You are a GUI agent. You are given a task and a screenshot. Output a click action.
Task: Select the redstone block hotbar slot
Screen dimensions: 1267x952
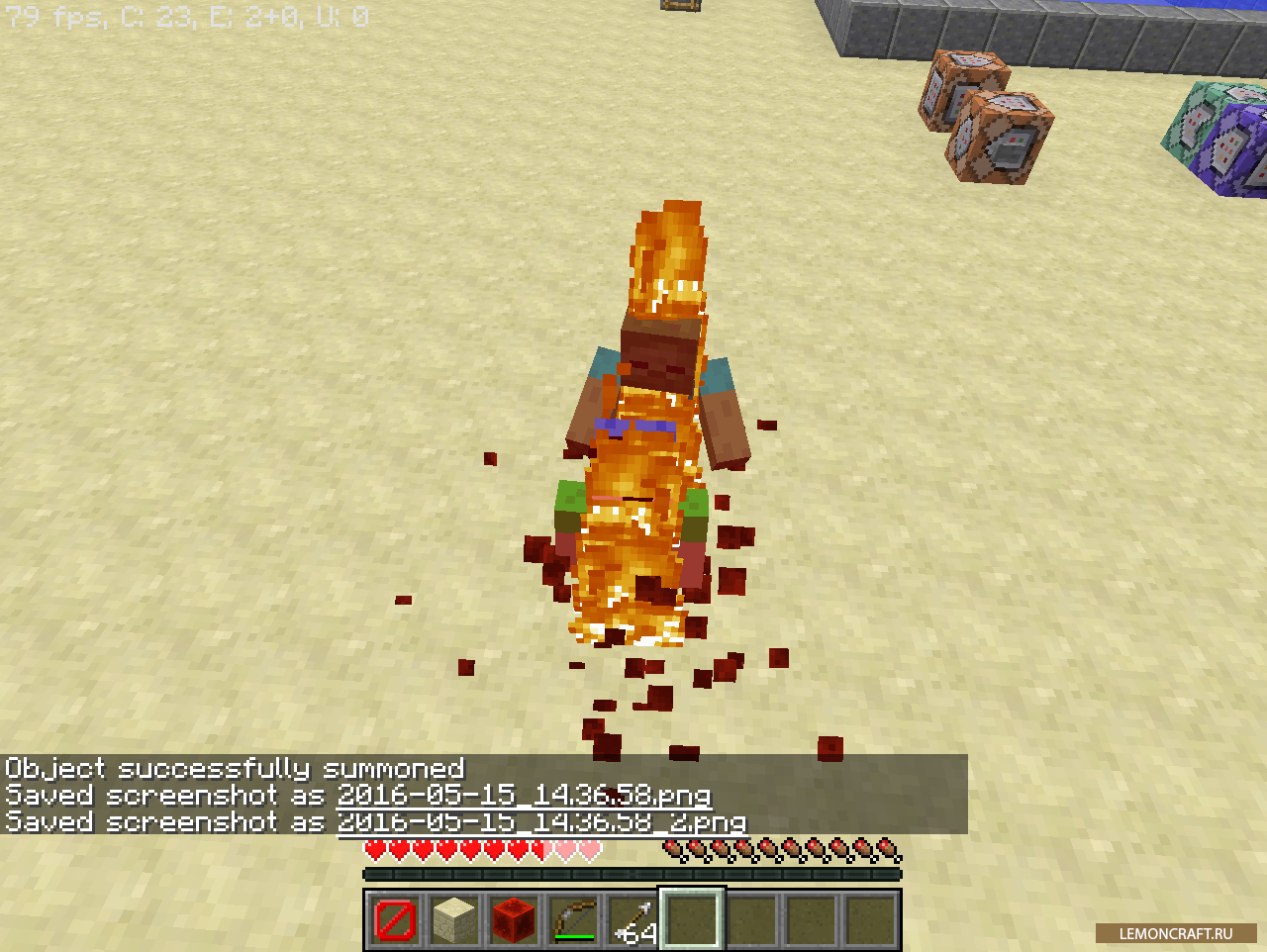(514, 919)
